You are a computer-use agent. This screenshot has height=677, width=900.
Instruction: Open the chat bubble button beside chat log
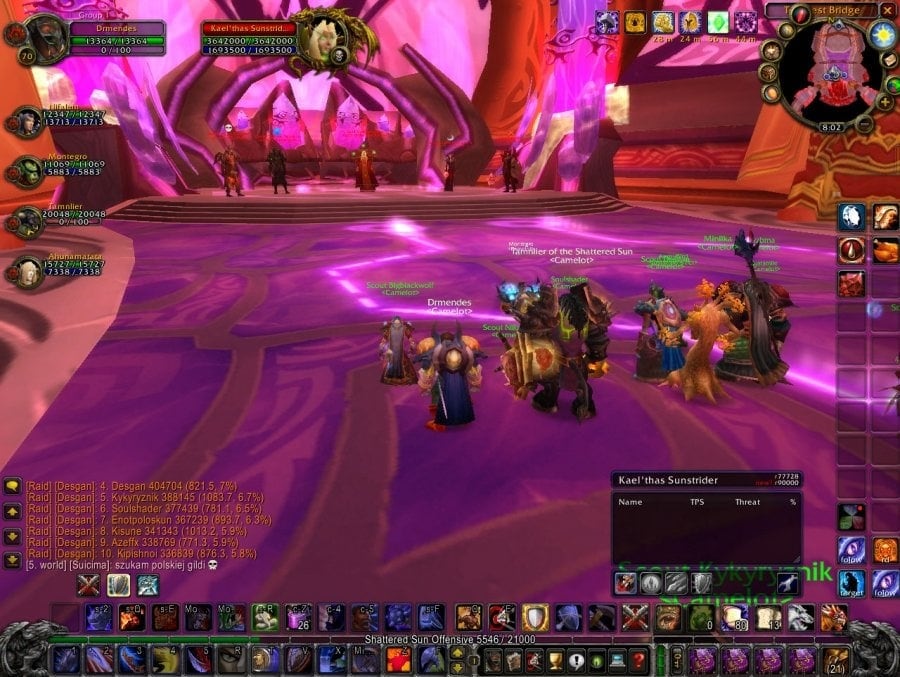(x=13, y=487)
